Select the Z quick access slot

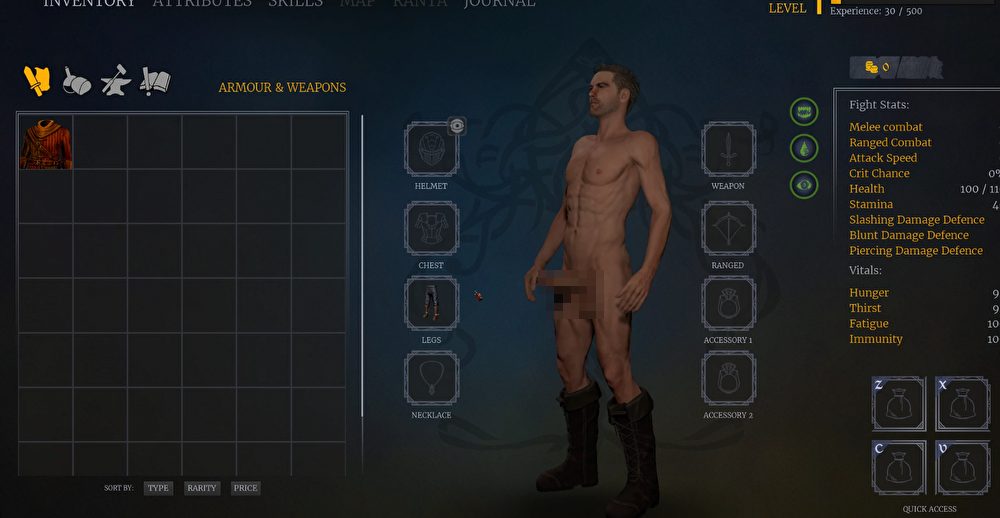coord(899,404)
